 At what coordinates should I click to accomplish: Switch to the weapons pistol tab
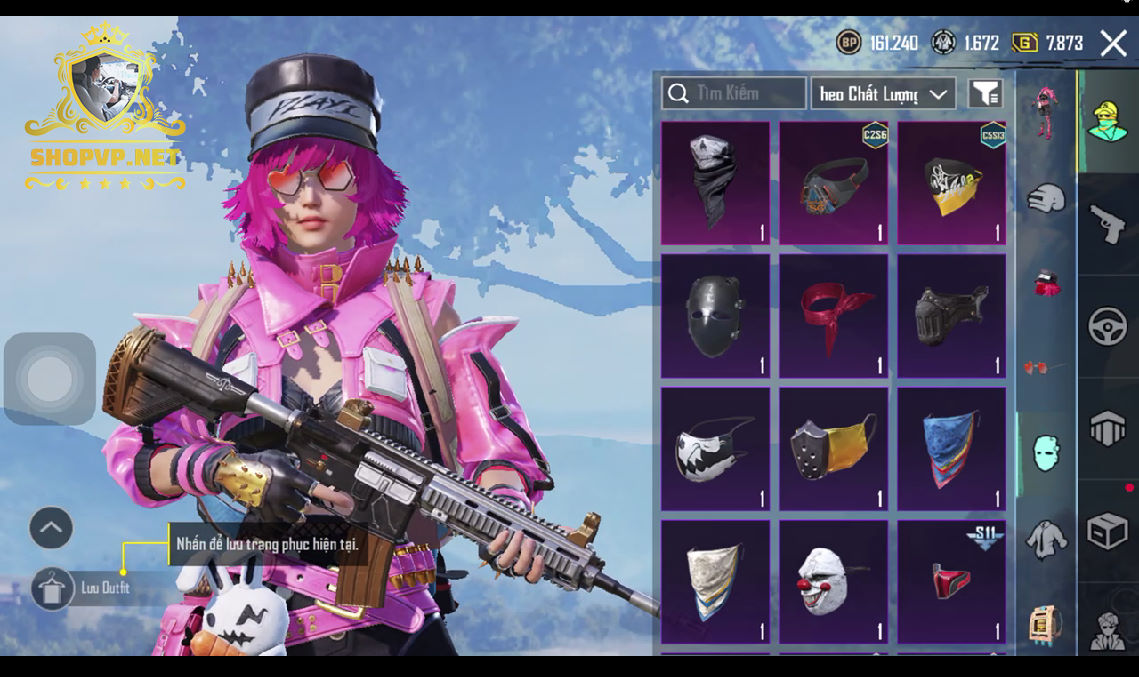click(x=1108, y=223)
